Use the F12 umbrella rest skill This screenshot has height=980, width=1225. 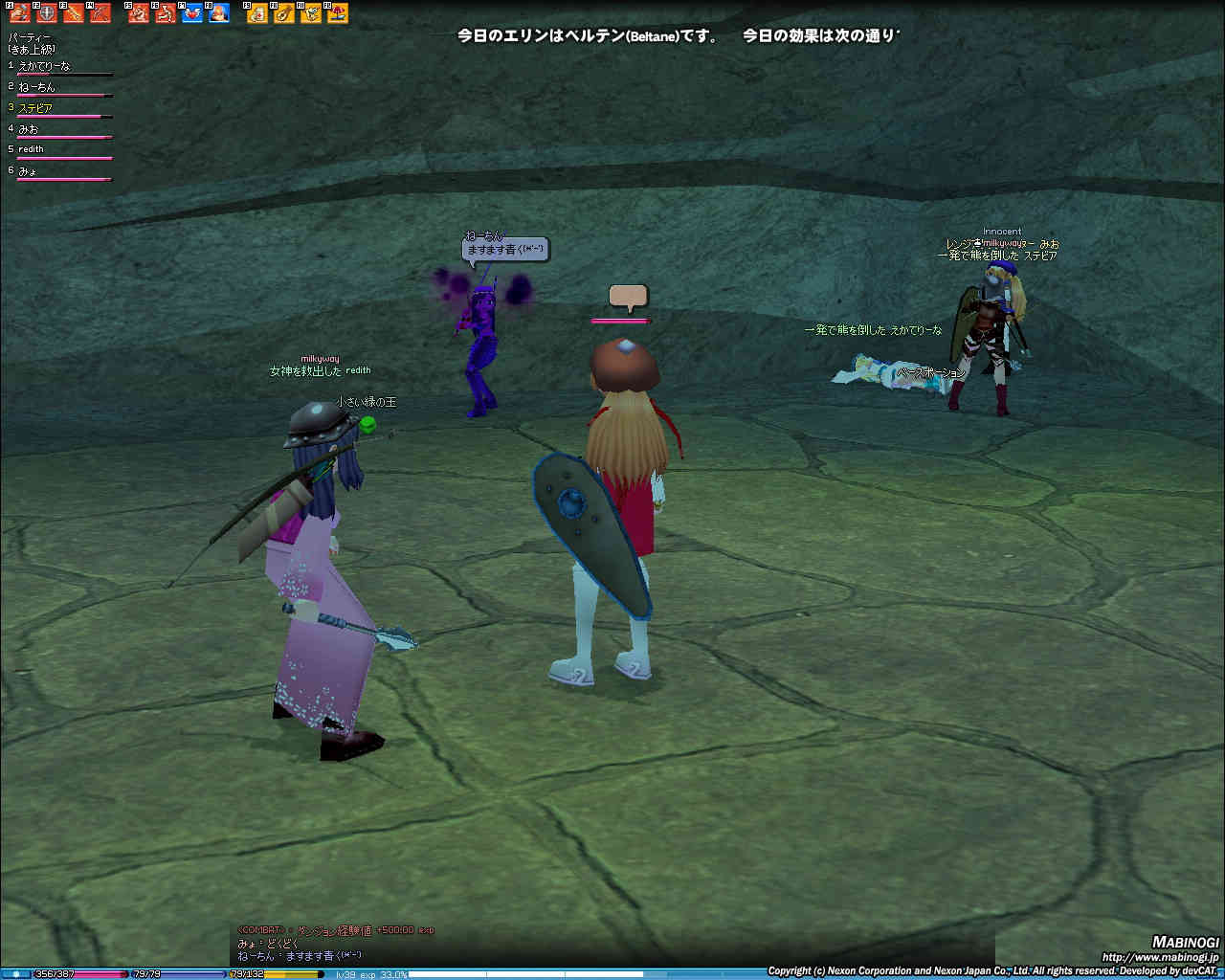pos(338,12)
